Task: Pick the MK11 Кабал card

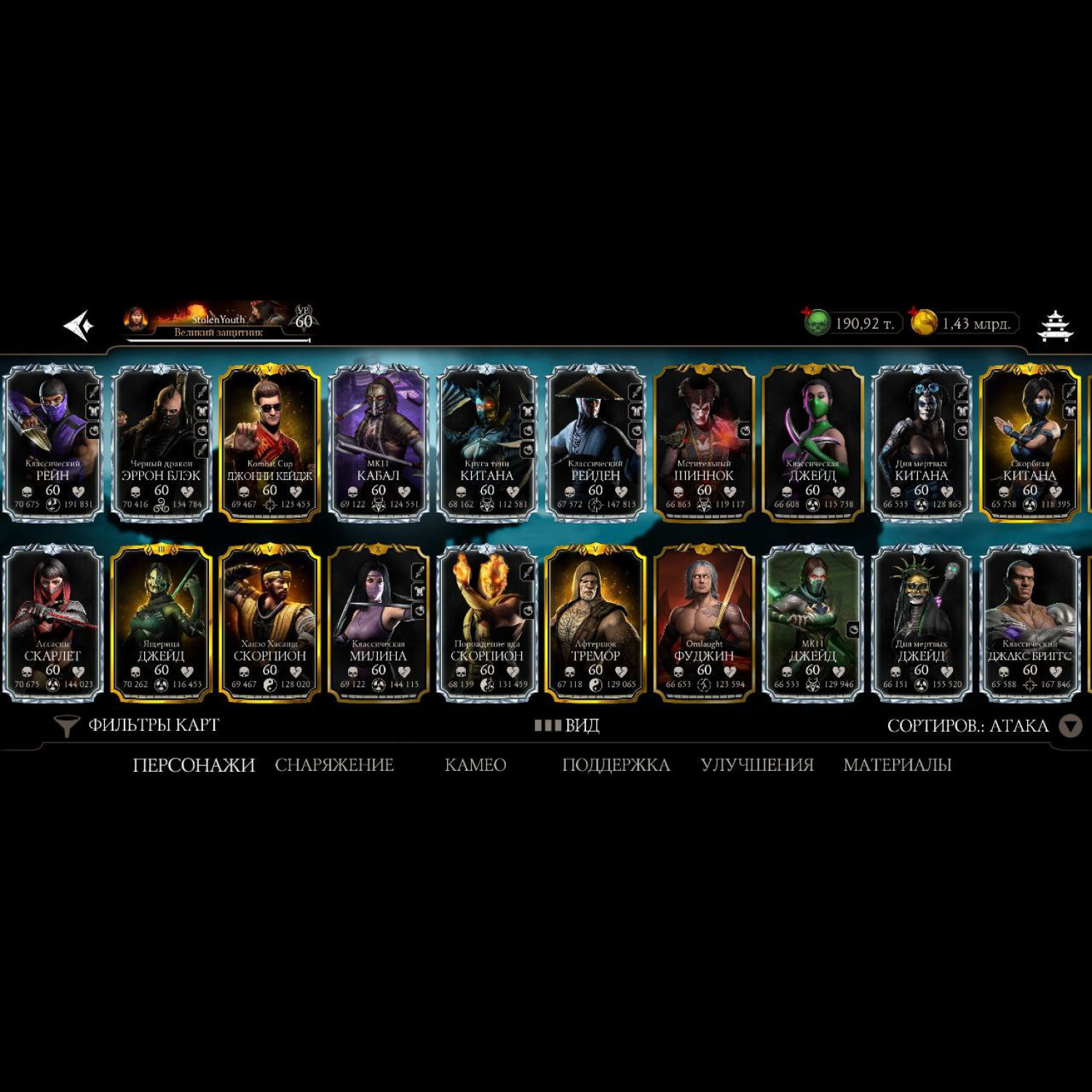Action: [x=379, y=443]
